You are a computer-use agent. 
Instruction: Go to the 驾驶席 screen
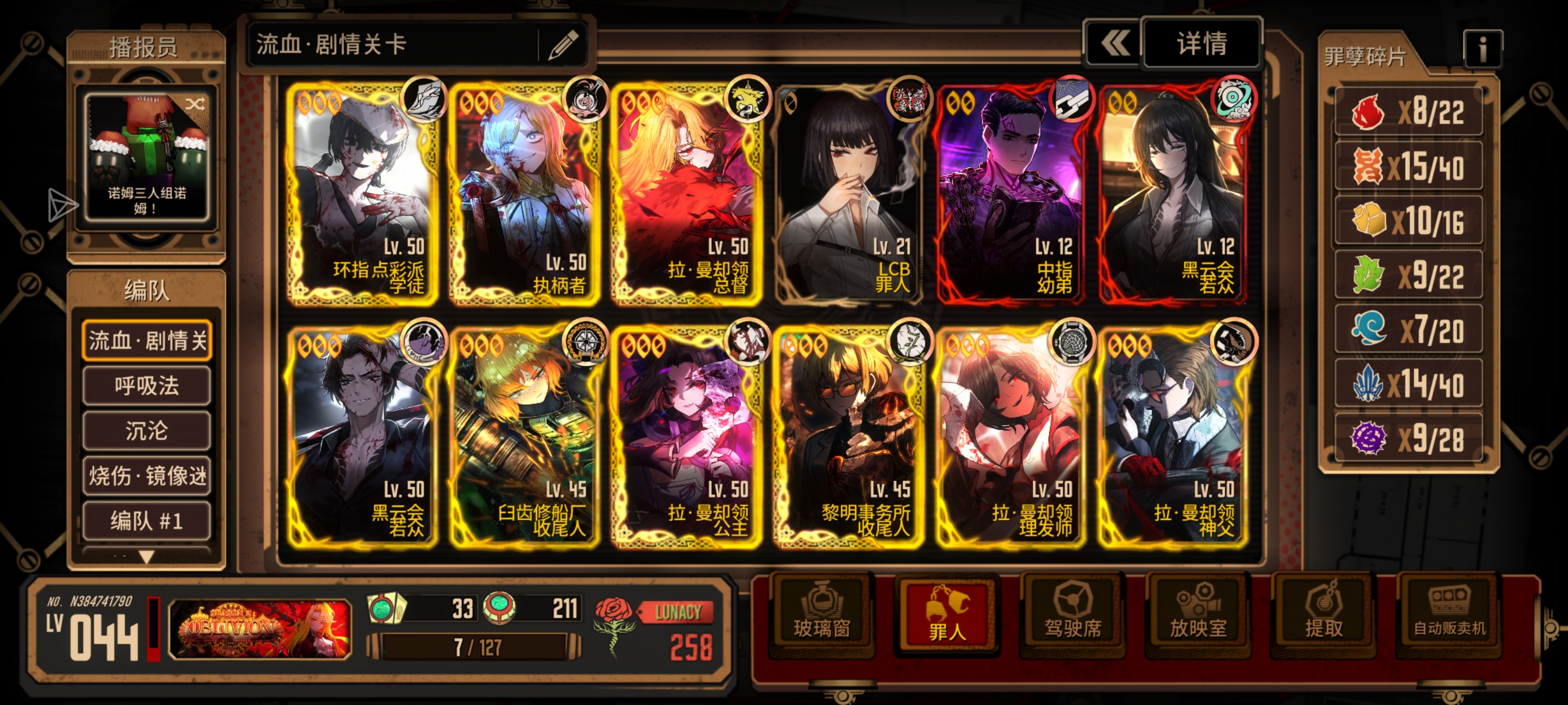click(x=1073, y=615)
